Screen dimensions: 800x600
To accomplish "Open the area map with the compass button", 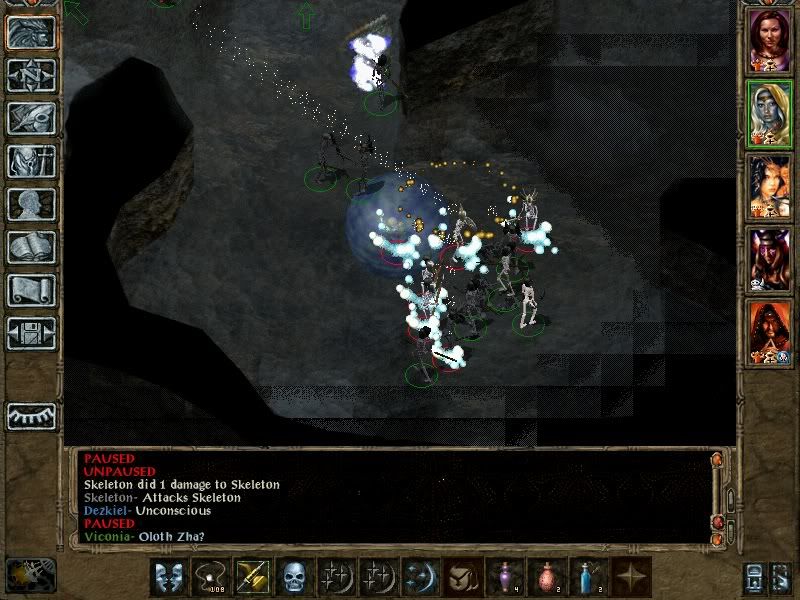I will click(31, 75).
